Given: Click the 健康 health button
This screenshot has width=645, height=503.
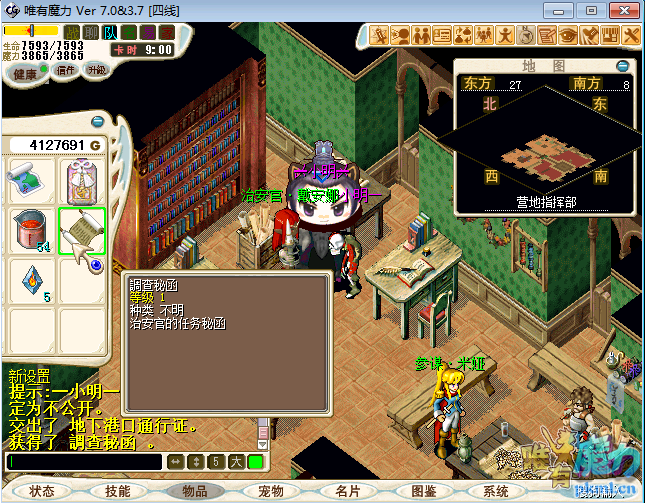Looking at the screenshot, I should click(x=26, y=74).
